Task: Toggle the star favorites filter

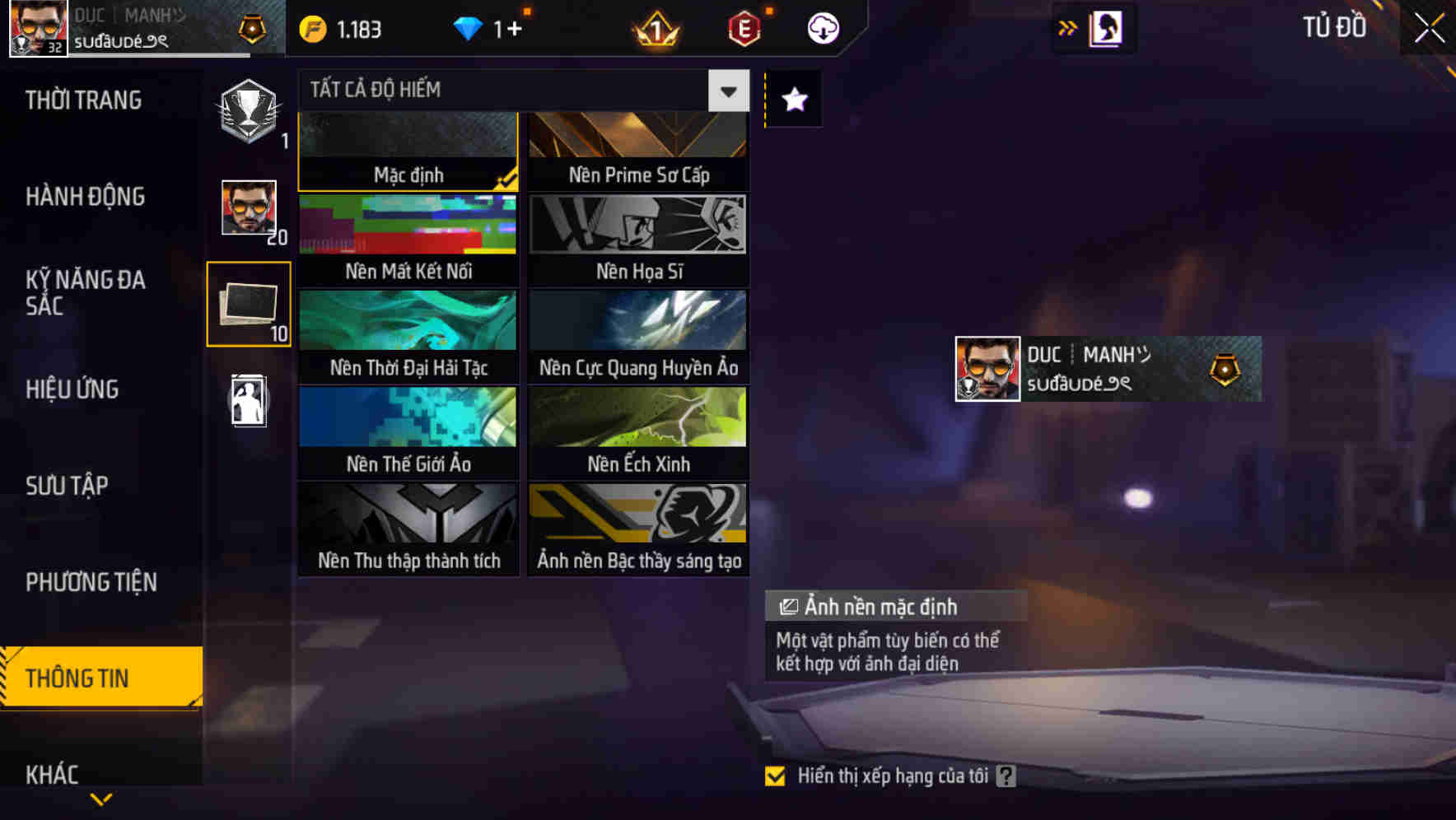Action: 792,100
